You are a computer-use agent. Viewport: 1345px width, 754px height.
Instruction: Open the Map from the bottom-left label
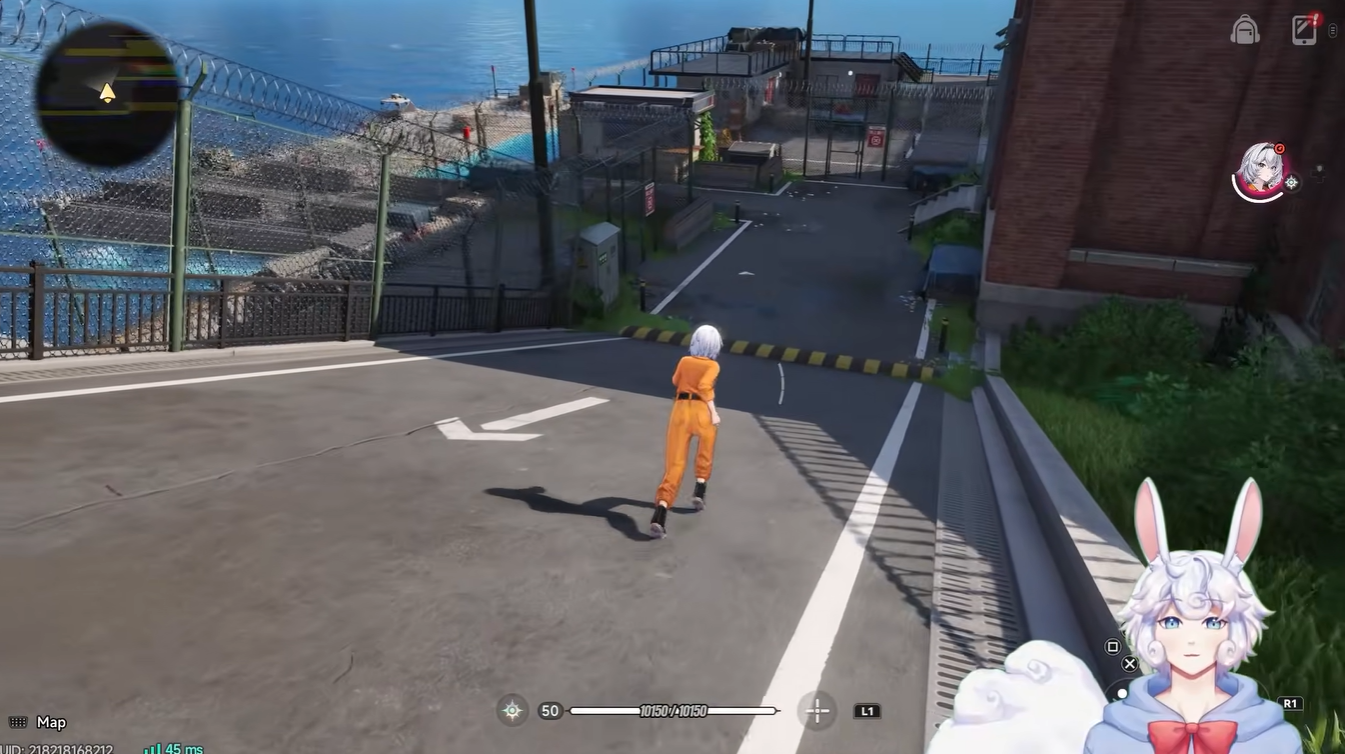point(50,722)
